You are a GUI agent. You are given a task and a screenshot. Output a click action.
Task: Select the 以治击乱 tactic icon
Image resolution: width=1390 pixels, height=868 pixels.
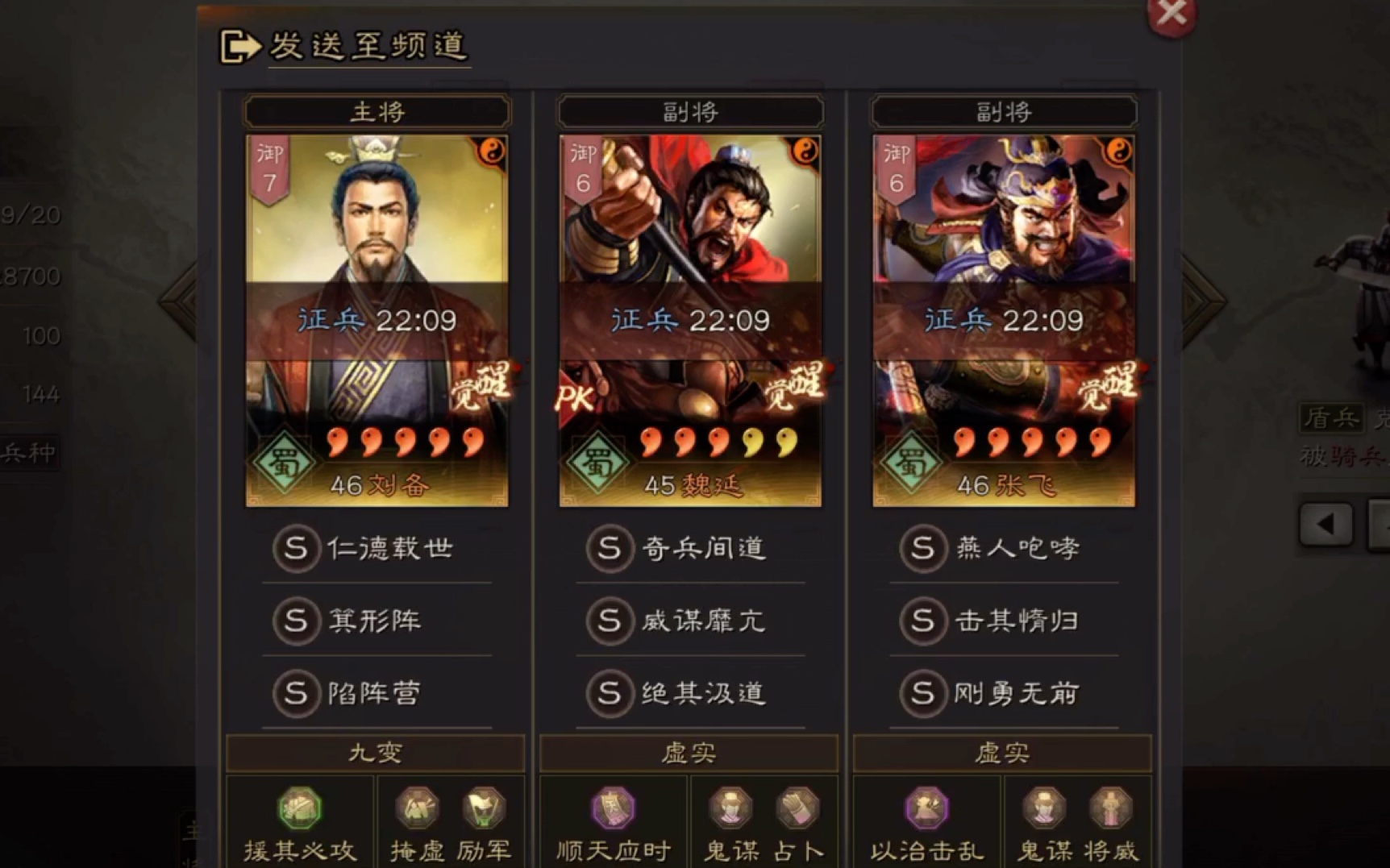[926, 808]
